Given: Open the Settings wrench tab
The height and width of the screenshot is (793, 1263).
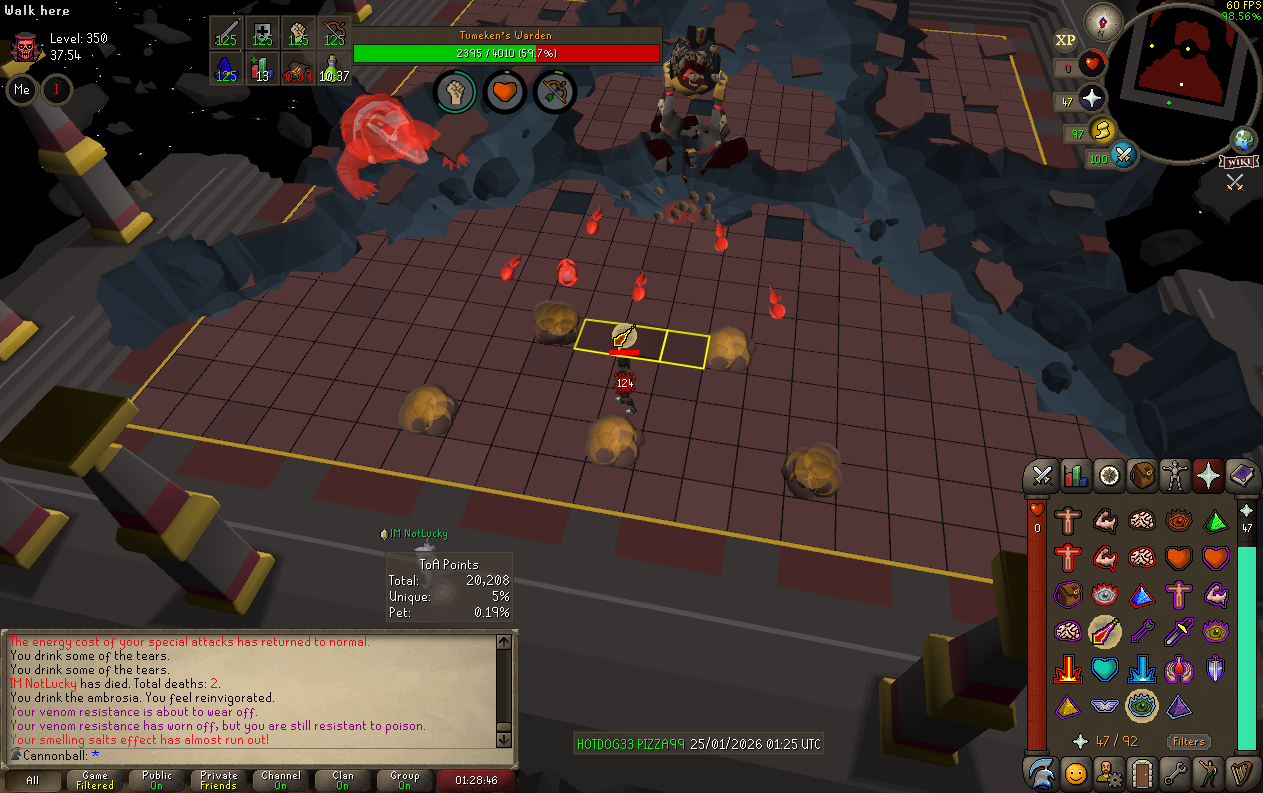Looking at the screenshot, I should tap(1175, 773).
